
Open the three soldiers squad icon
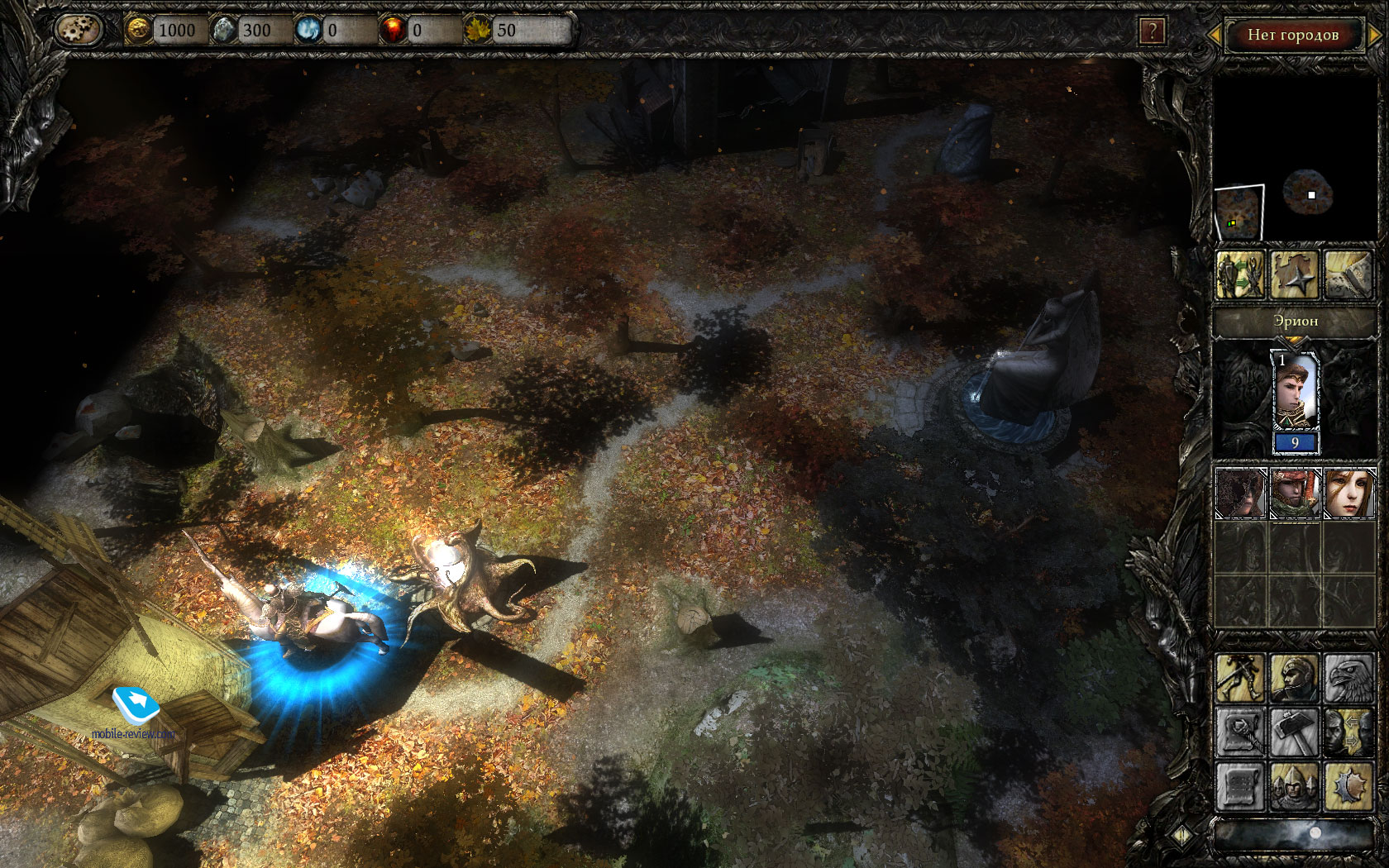click(1294, 785)
